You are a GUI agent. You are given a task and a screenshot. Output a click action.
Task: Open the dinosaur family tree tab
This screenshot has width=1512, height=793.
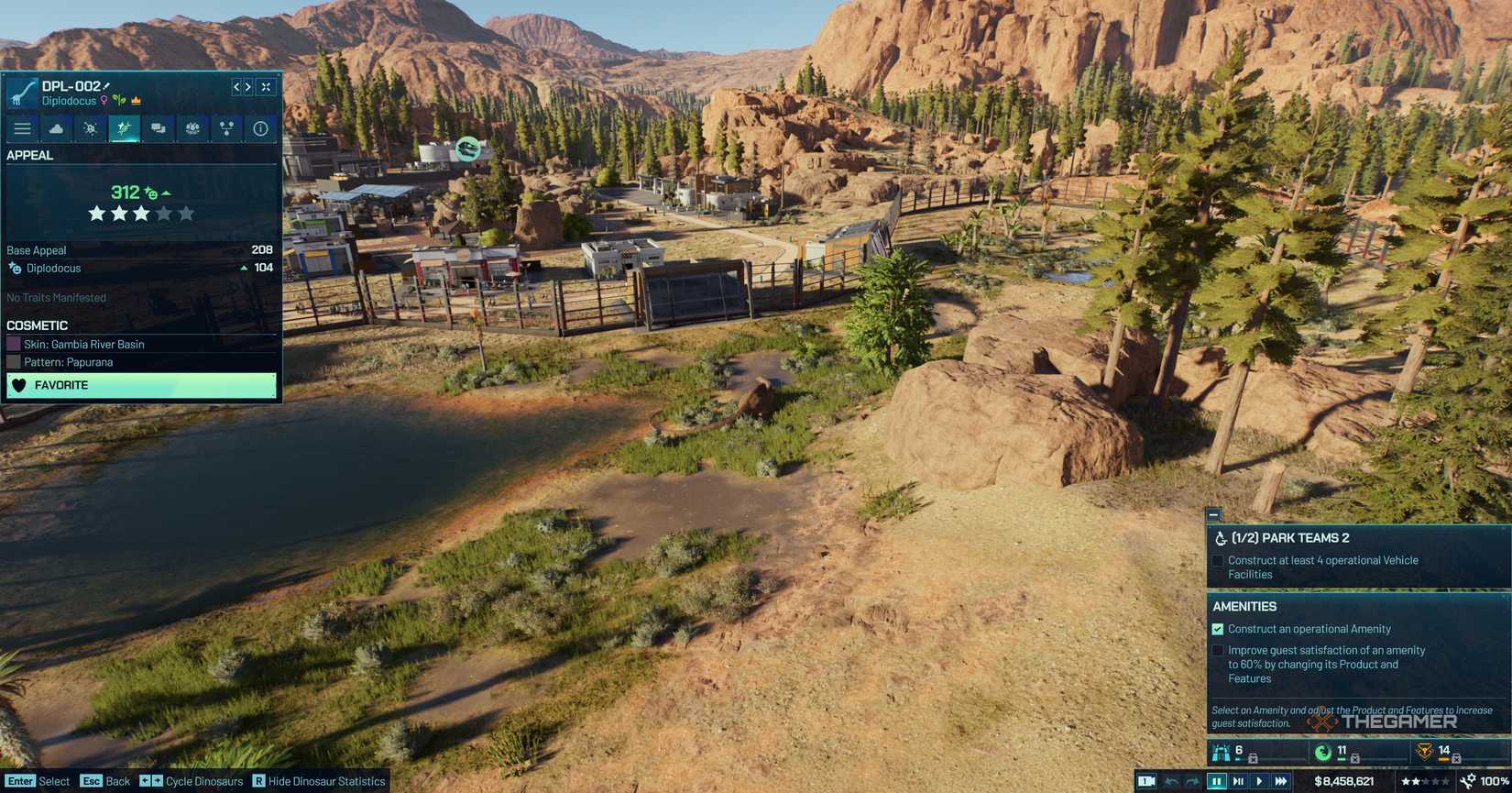(x=226, y=128)
